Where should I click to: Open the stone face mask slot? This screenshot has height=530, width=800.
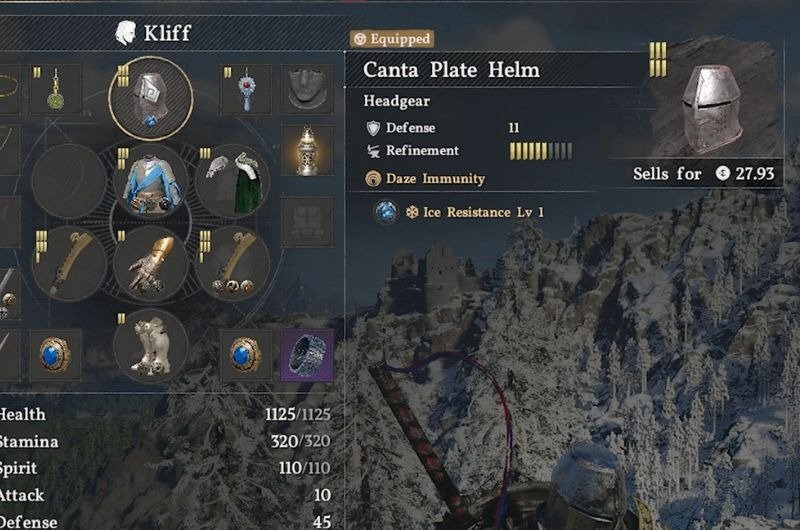(307, 90)
